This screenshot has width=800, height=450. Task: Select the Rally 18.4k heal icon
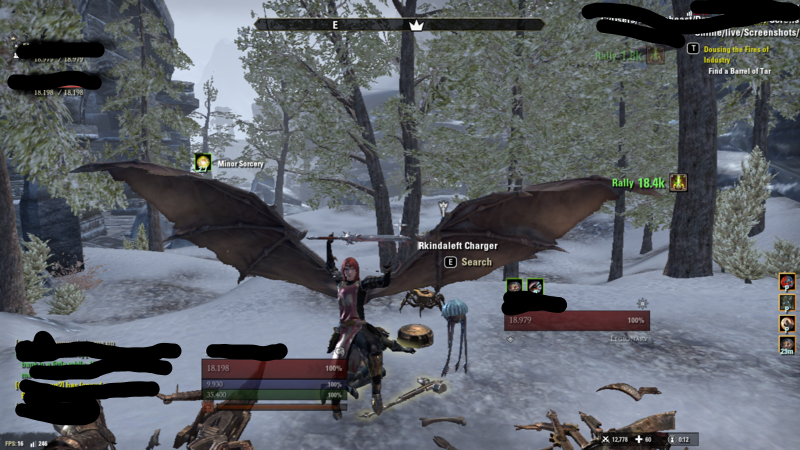tap(679, 183)
